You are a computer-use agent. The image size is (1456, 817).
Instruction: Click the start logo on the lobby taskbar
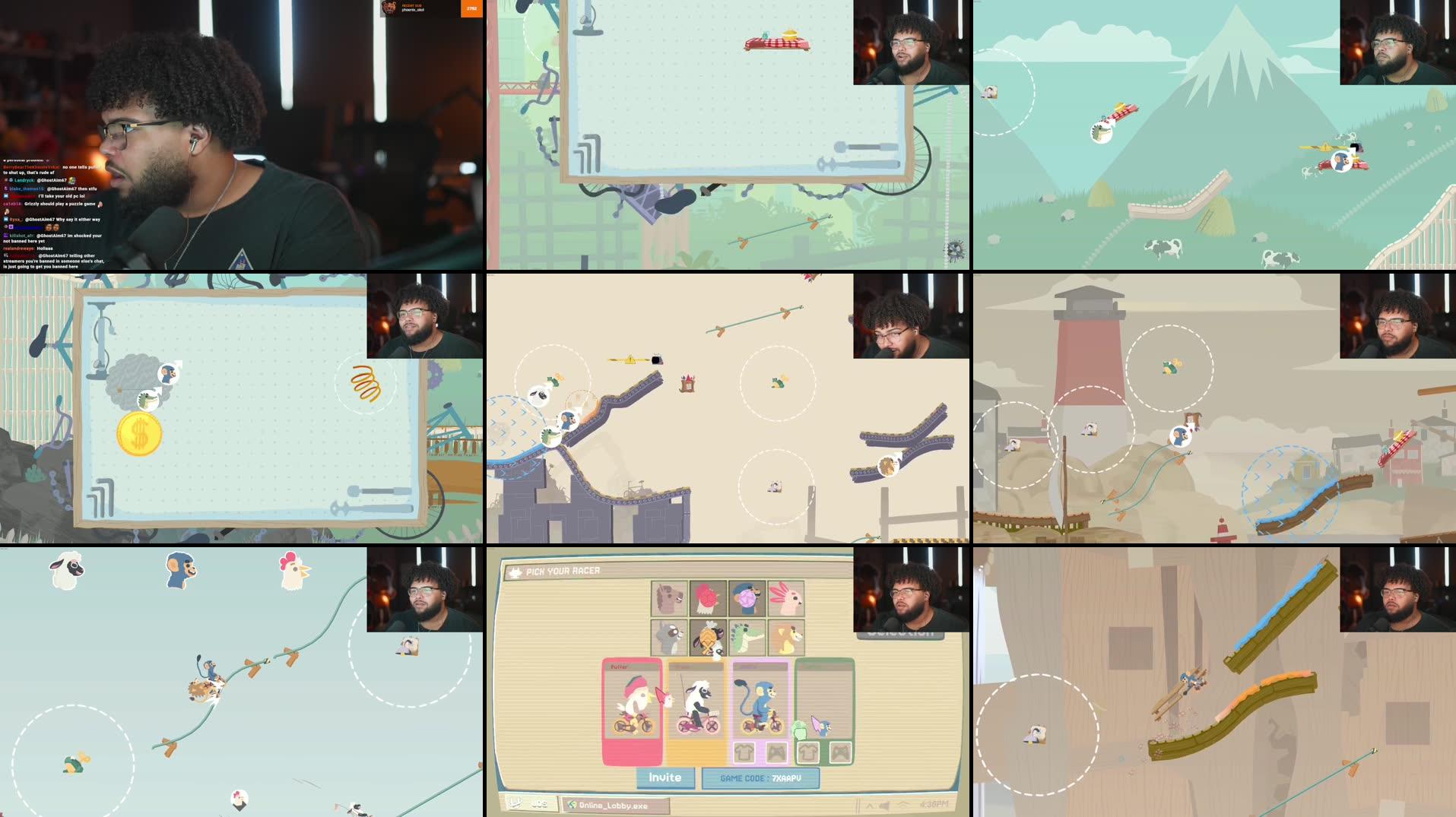click(x=514, y=803)
